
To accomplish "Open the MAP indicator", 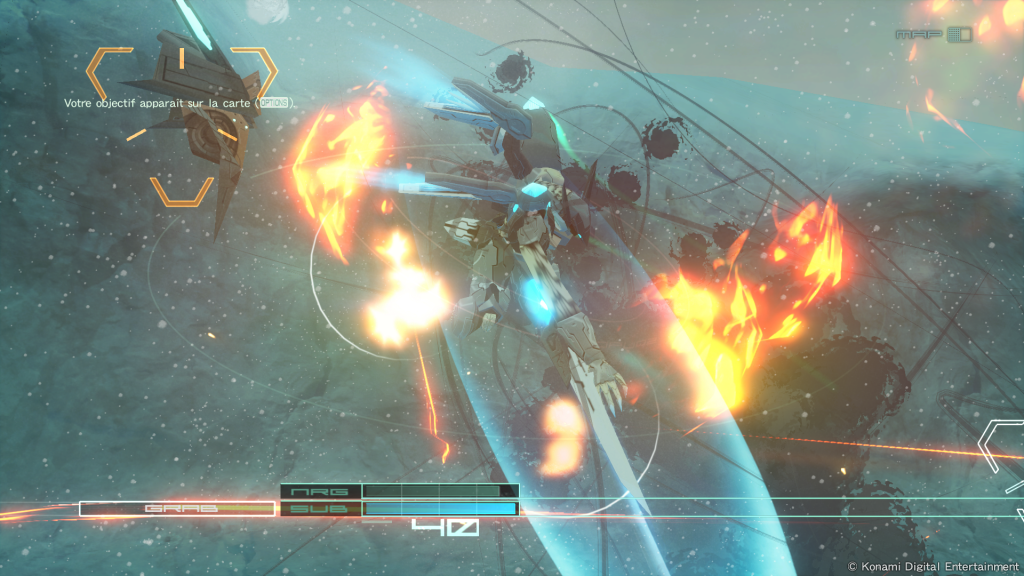I will click(933, 34).
